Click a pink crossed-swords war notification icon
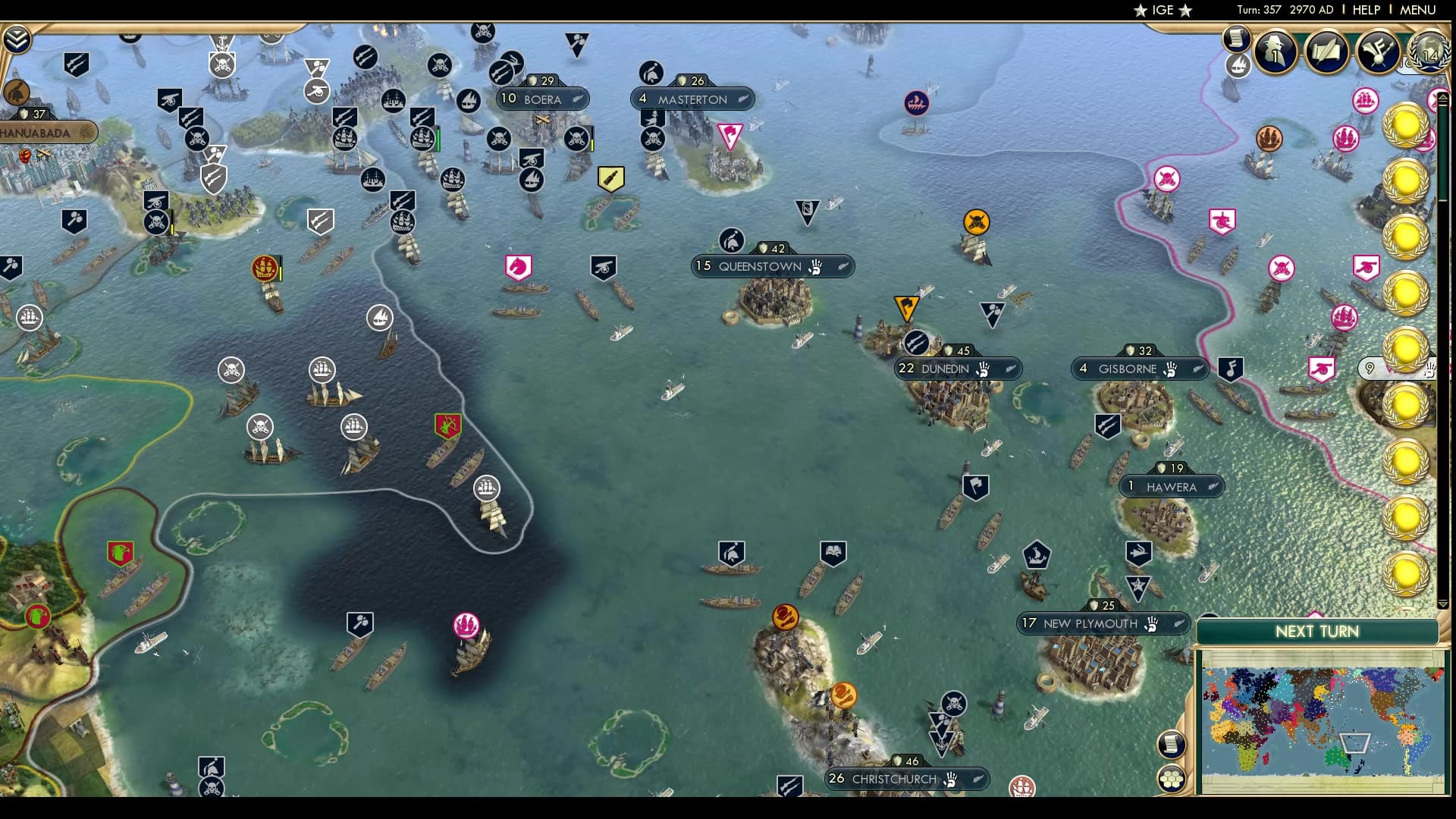 [x=1283, y=268]
